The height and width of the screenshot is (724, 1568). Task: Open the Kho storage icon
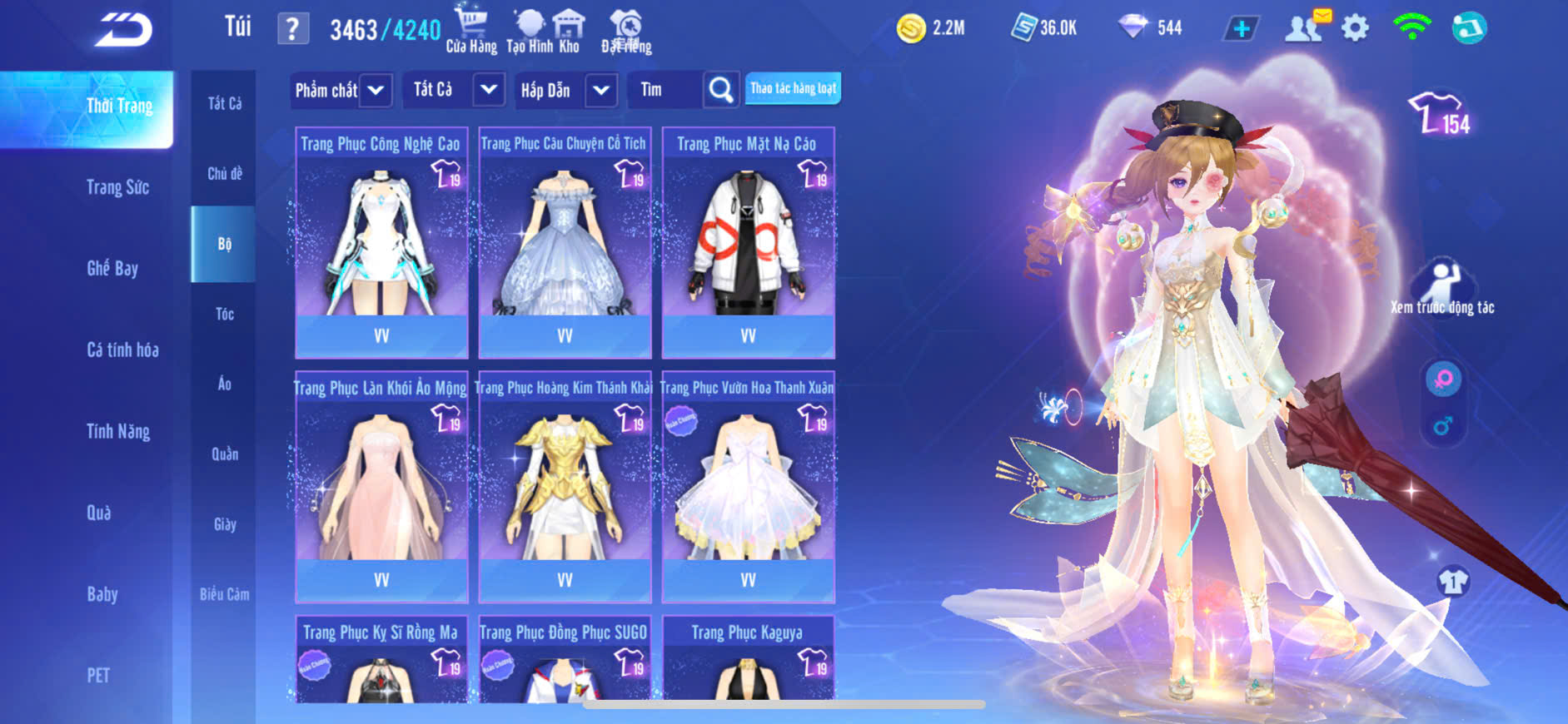pyautogui.click(x=569, y=31)
